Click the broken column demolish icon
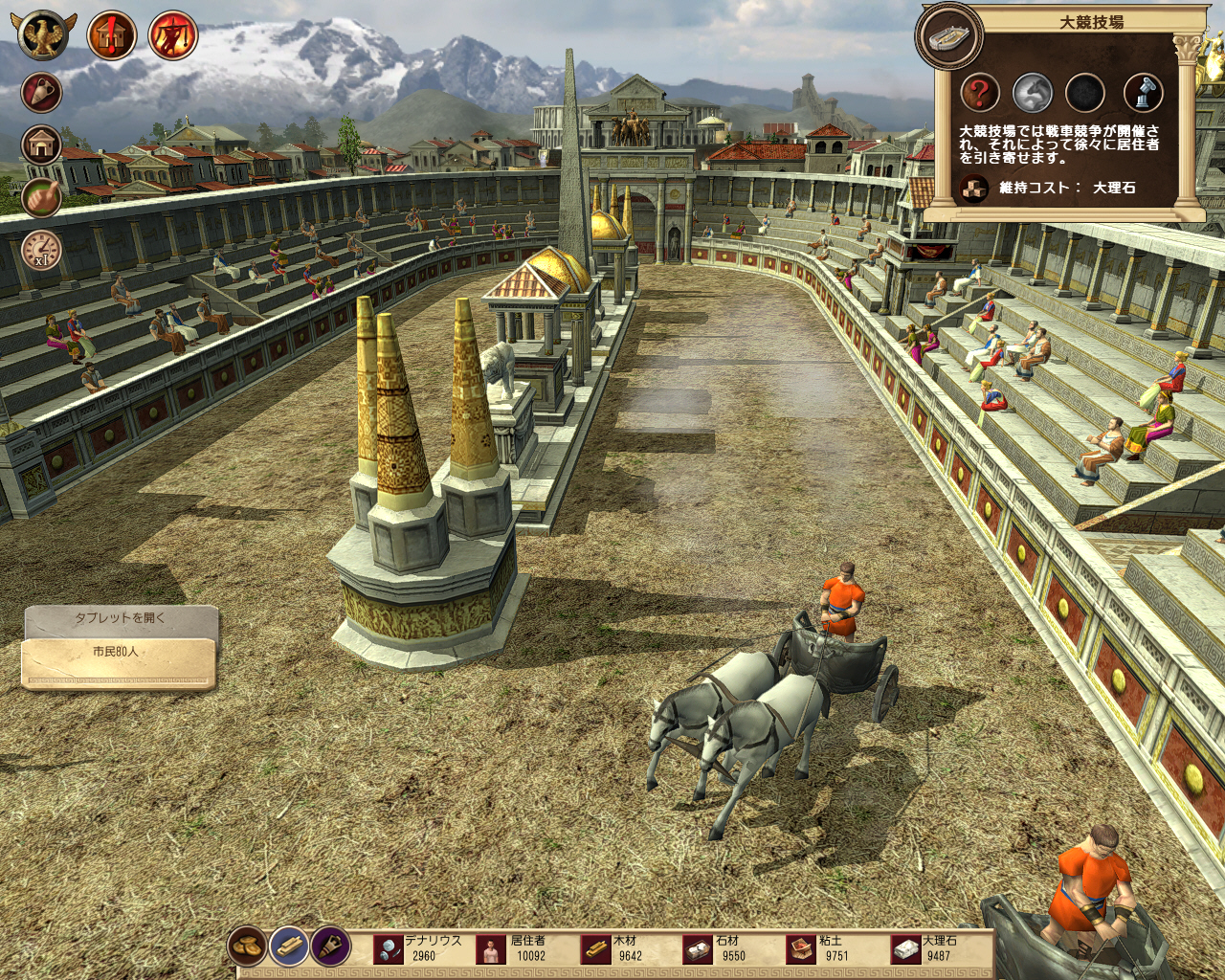The width and height of the screenshot is (1225, 980). pos(1142,94)
